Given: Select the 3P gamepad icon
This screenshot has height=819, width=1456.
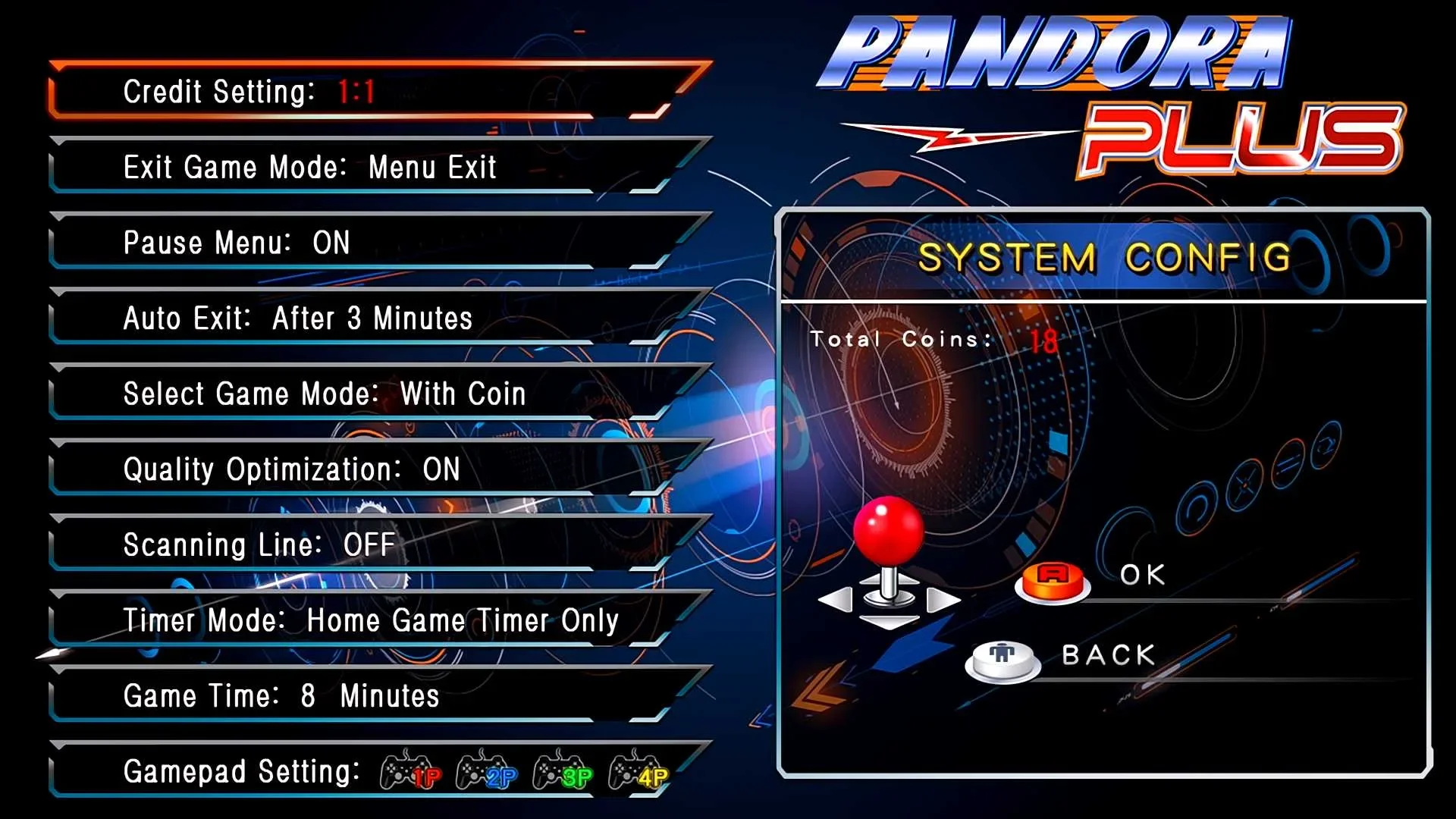Looking at the screenshot, I should tap(562, 771).
